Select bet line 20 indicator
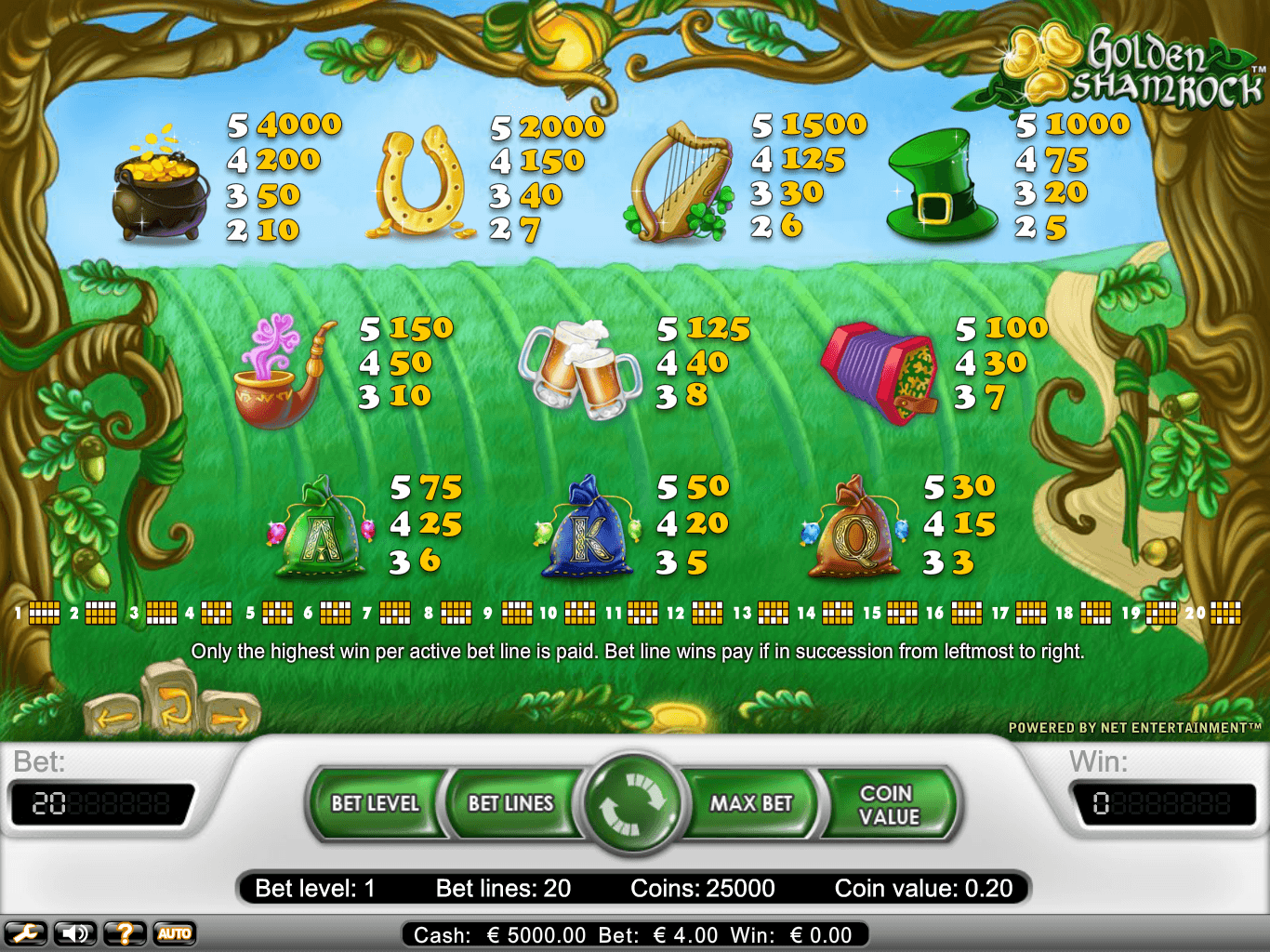Viewport: 1270px width, 952px height. [1224, 613]
